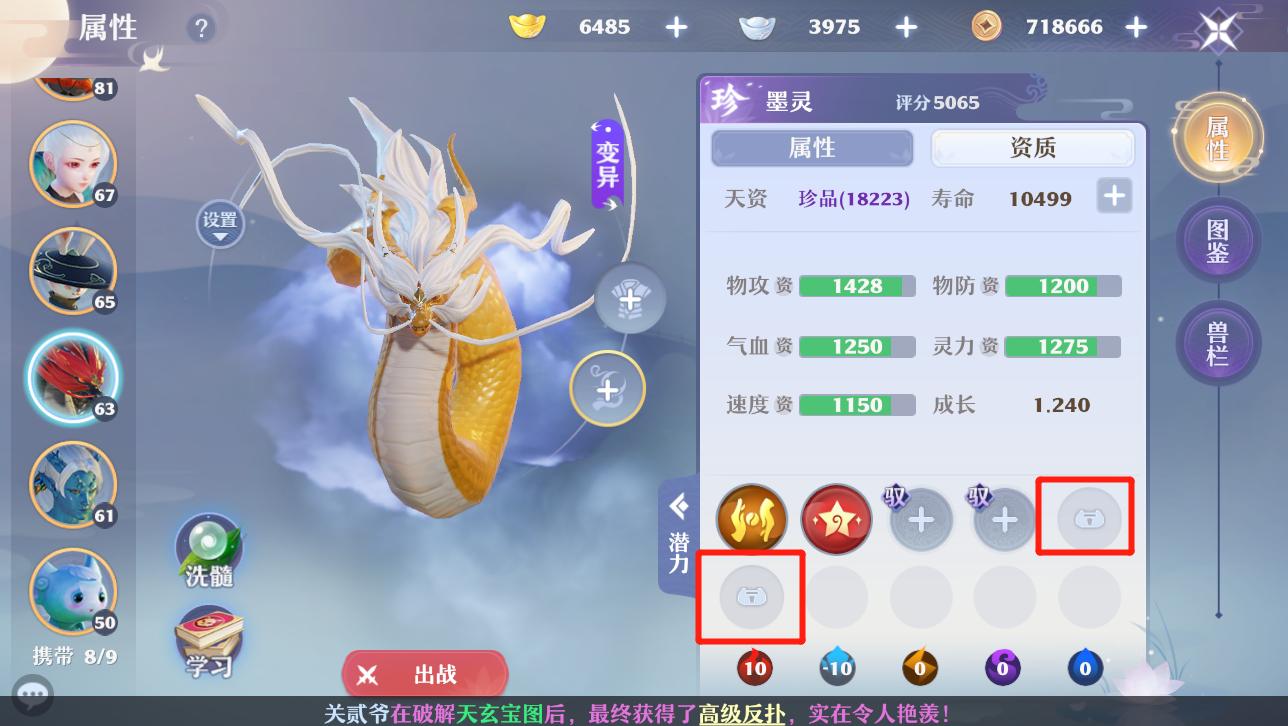Open the 属性 attributes tab in panel
The image size is (1288, 726).
click(x=810, y=148)
